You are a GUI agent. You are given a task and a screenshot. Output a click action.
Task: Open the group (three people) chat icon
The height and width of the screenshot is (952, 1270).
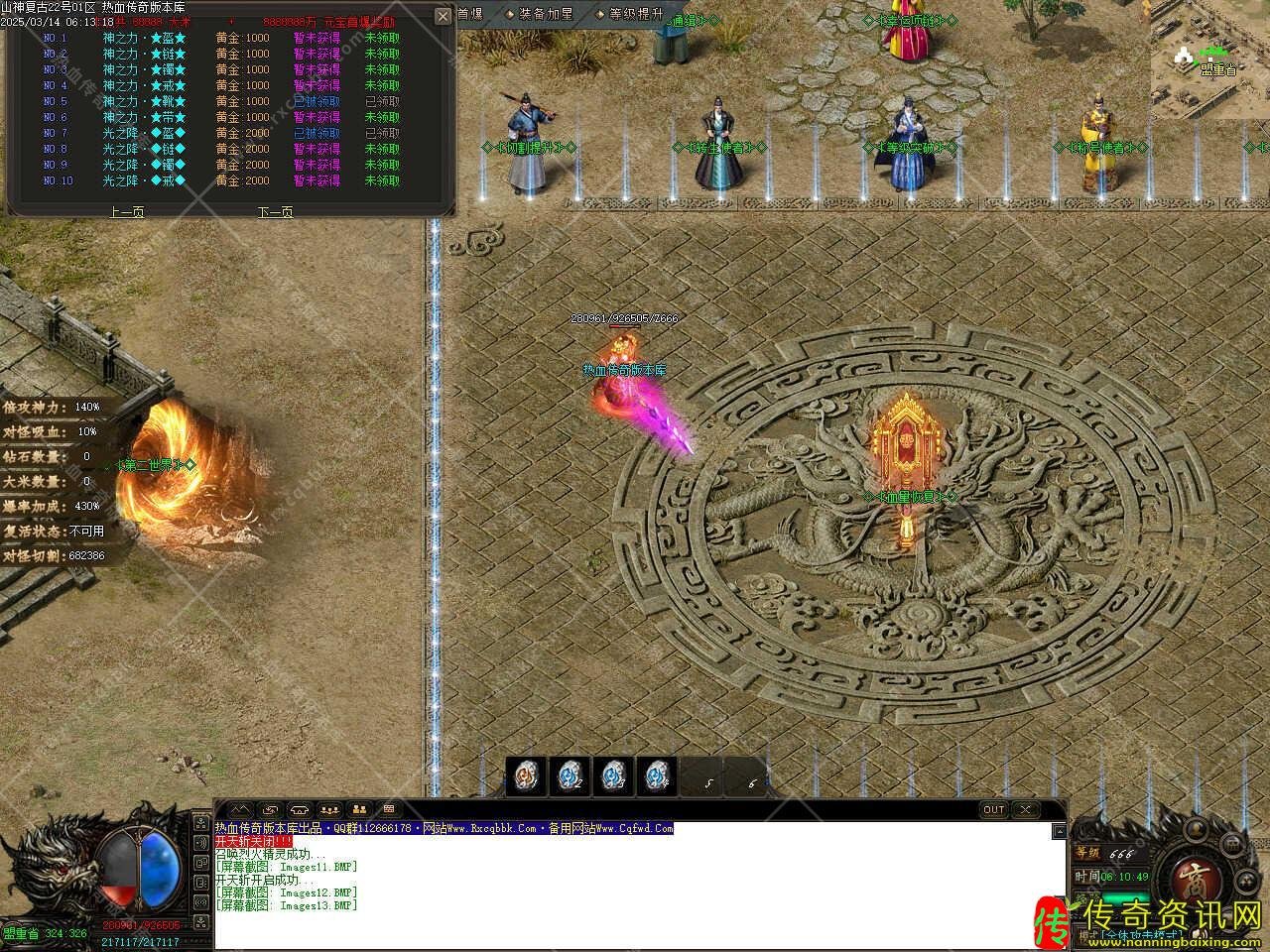tap(330, 809)
